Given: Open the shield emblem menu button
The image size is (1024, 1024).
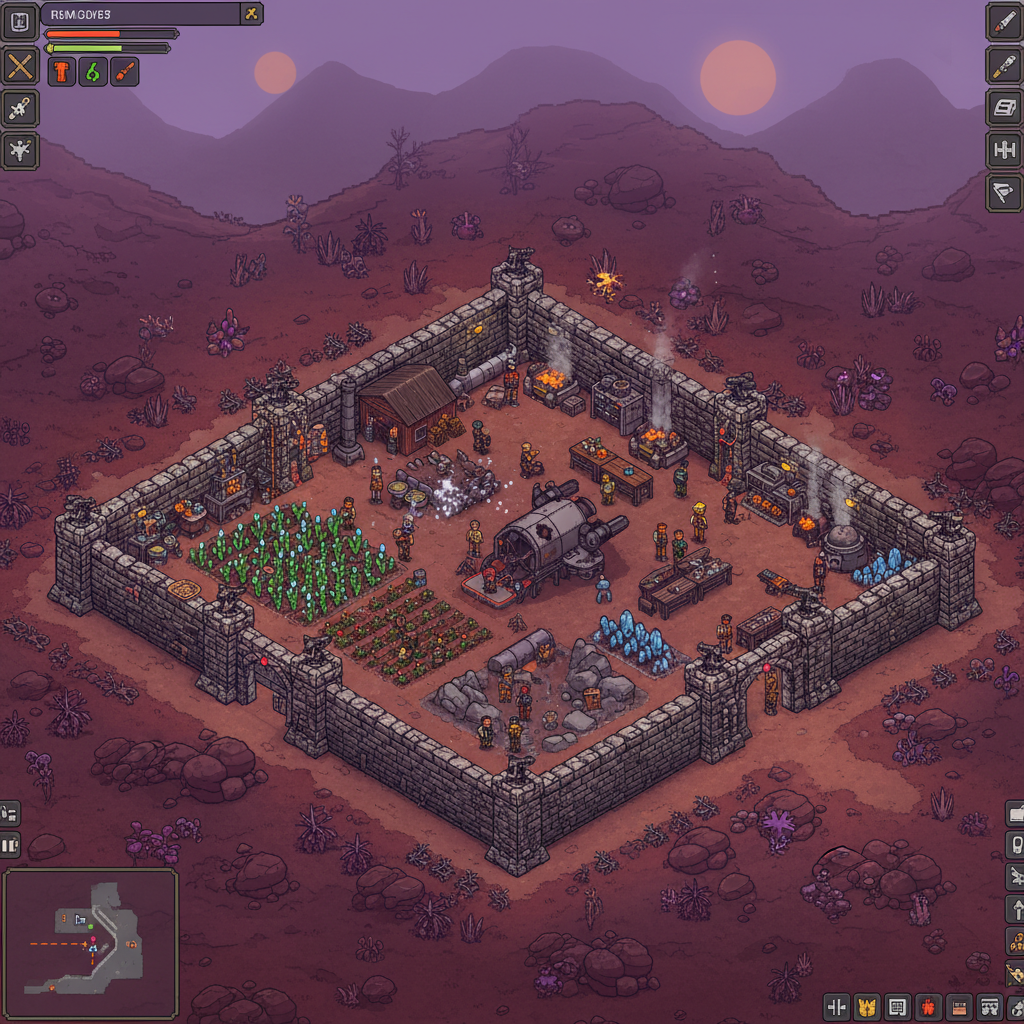Looking at the screenshot, I should 20,21.
